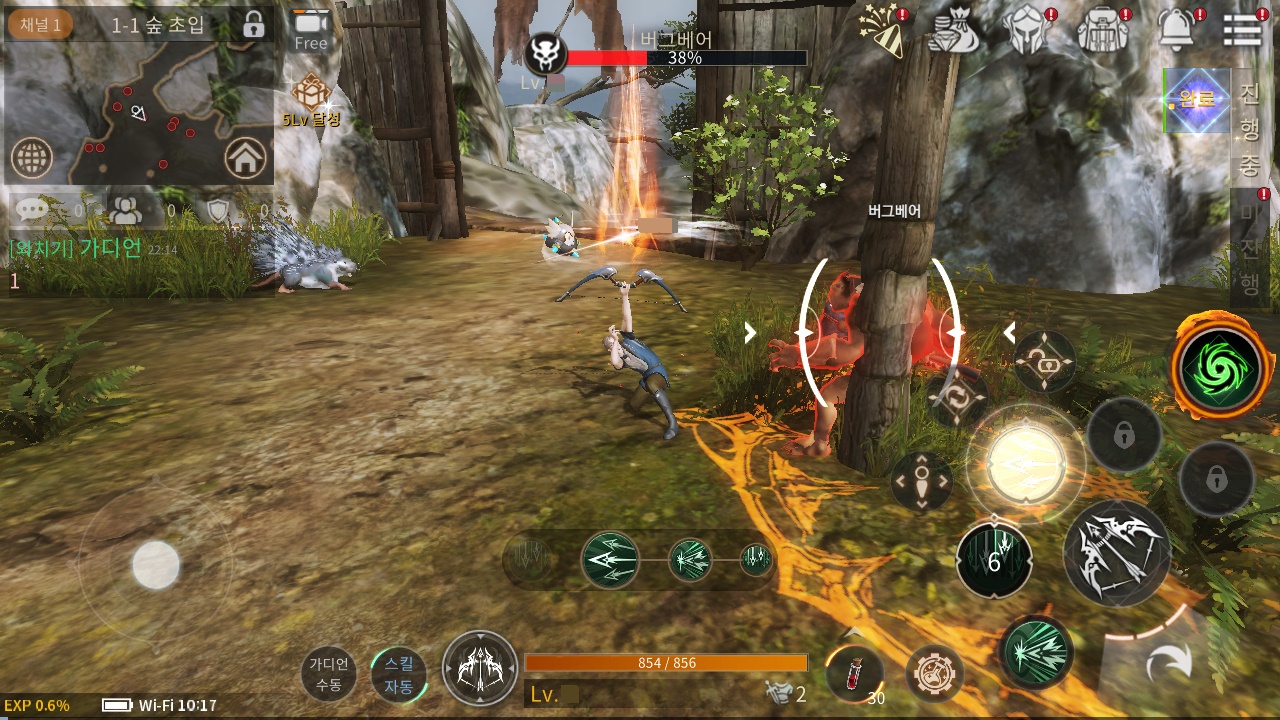Select the 채널 1 channel button
Screen dimensions: 1280x720
click(40, 24)
